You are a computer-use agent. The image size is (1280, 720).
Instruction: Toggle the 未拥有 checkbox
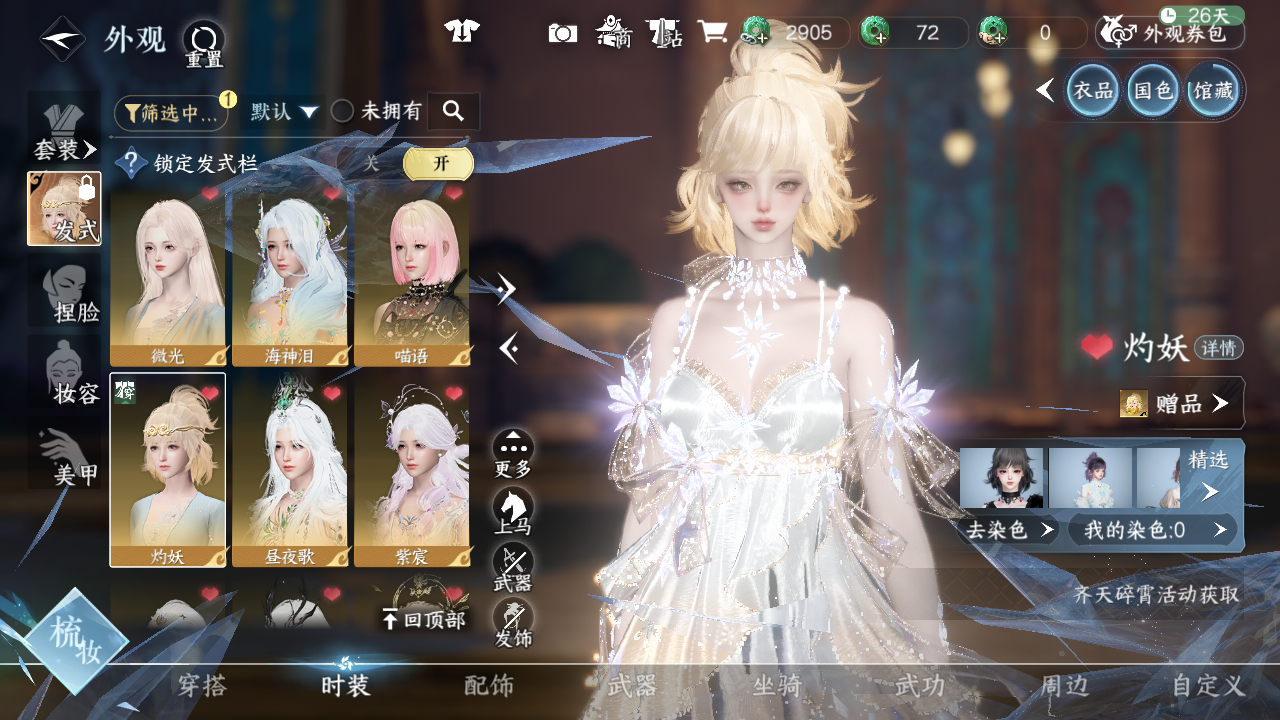tap(343, 112)
